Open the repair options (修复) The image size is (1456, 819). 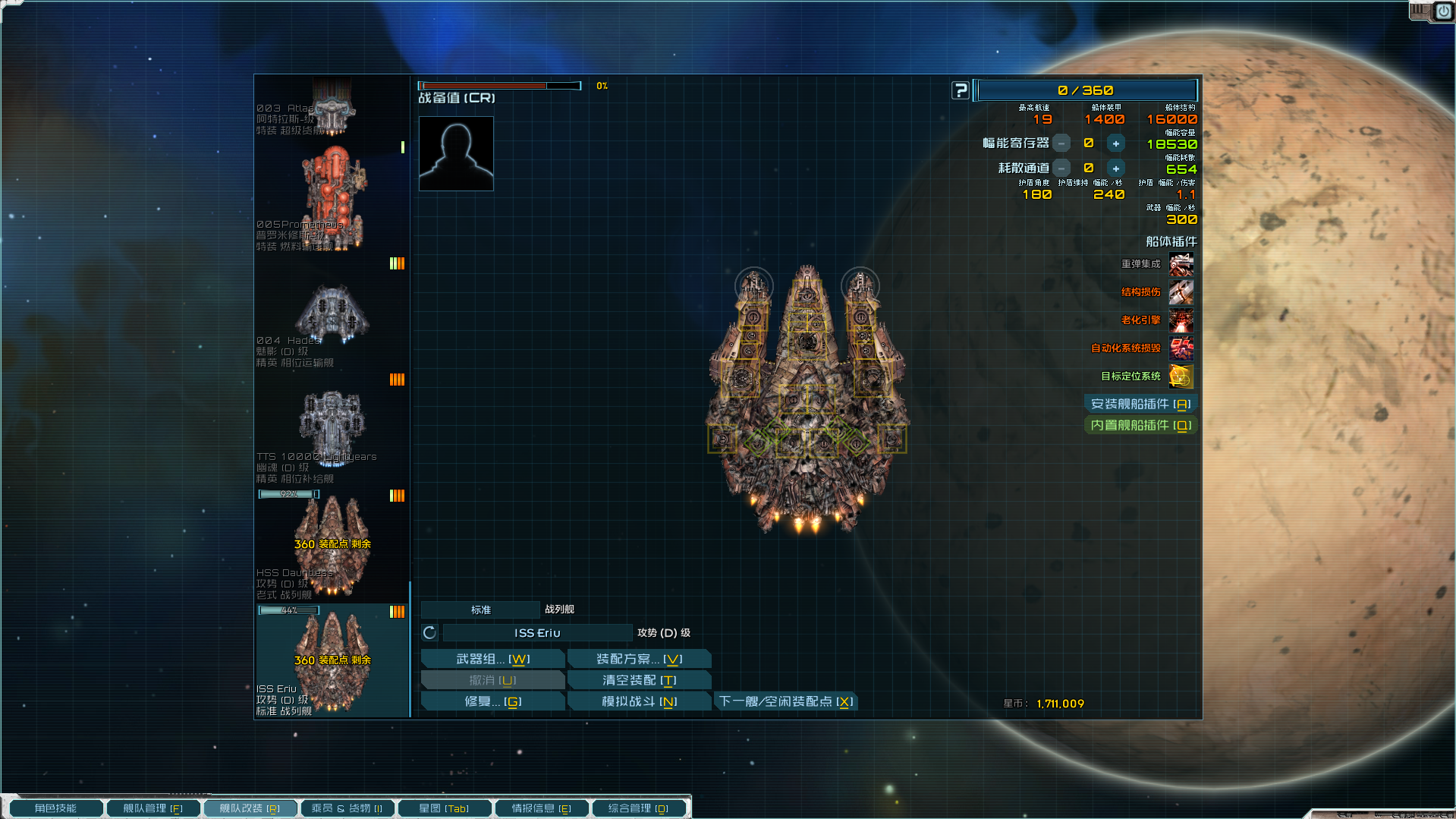coord(492,701)
